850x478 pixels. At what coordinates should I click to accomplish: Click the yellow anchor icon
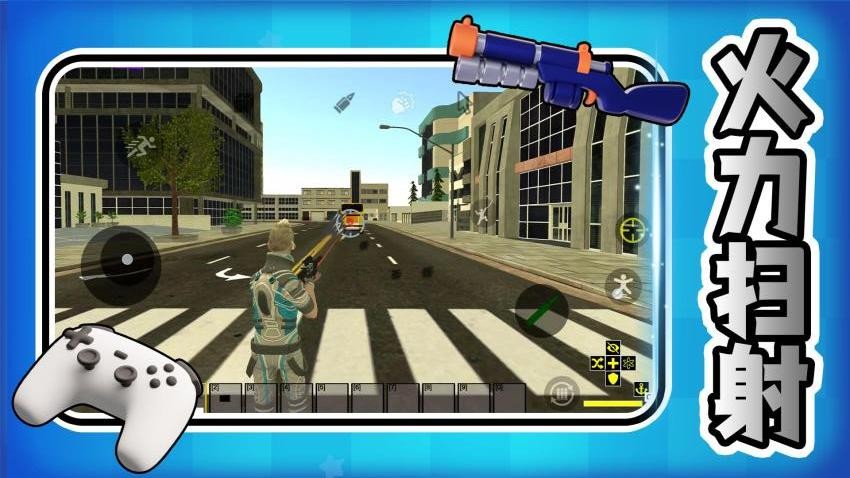tap(641, 388)
